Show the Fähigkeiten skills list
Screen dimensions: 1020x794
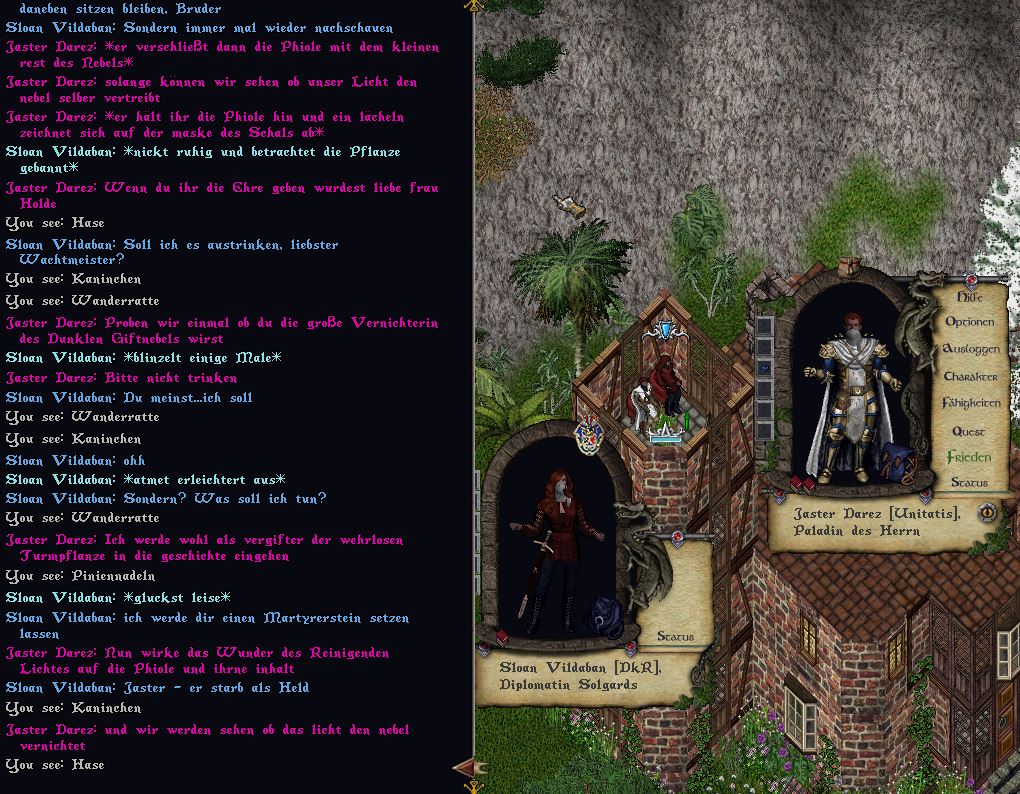tap(970, 403)
